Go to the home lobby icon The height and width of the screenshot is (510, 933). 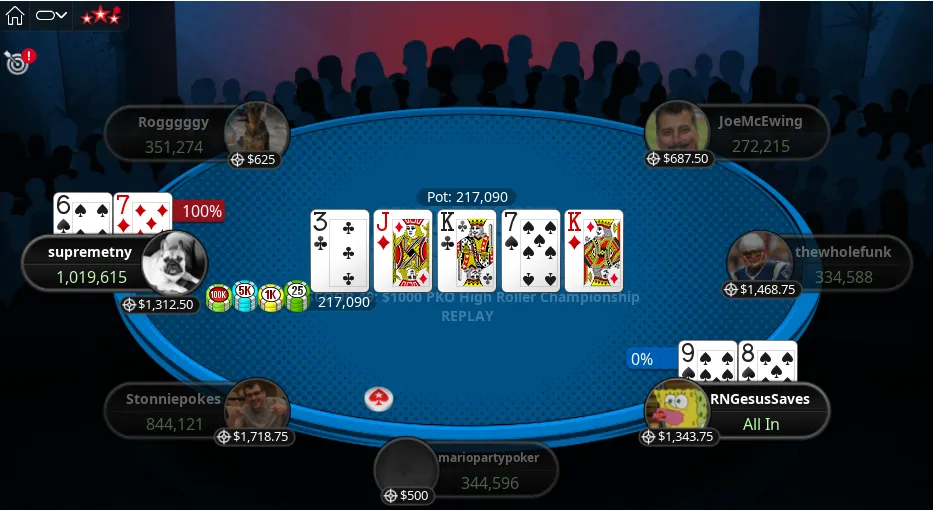click(15, 15)
